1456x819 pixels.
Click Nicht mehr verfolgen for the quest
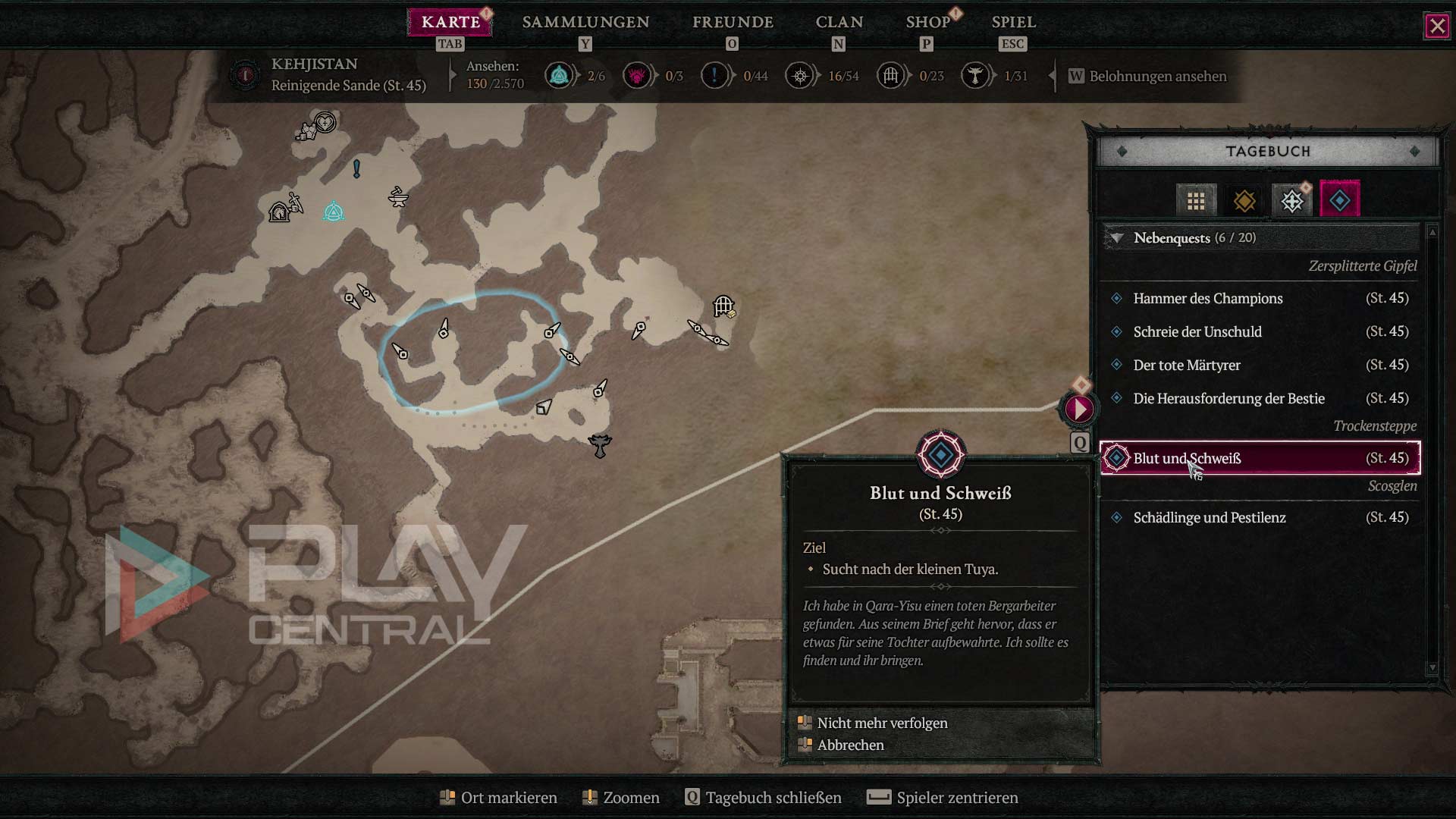click(x=882, y=723)
